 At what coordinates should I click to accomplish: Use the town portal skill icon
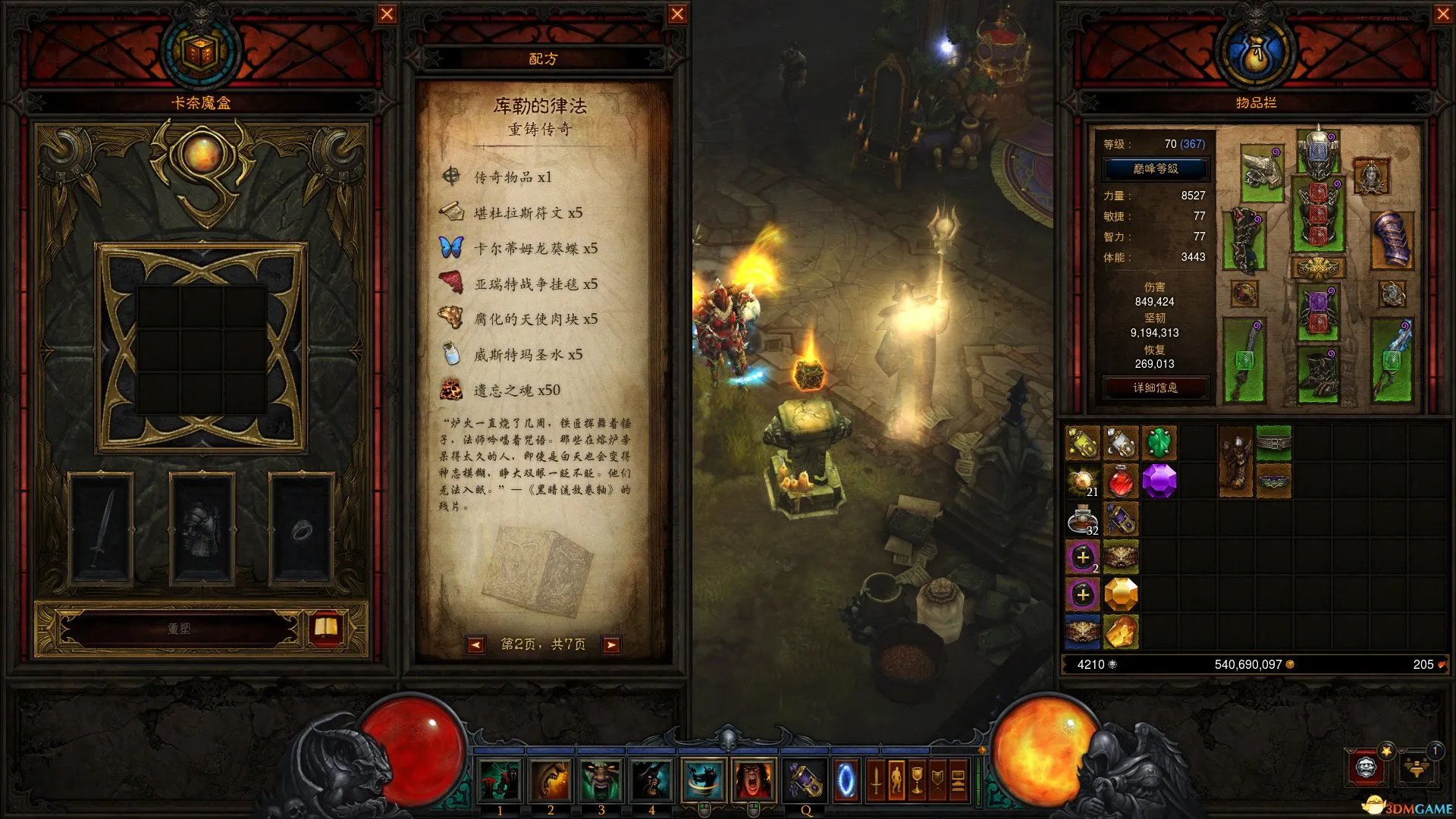tap(846, 780)
